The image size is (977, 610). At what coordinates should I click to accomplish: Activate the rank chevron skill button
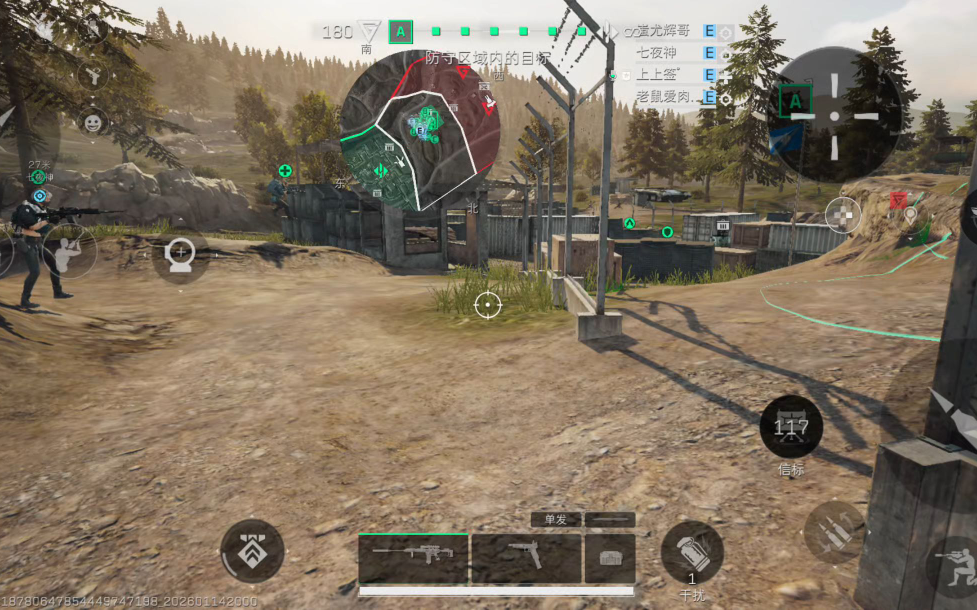pyautogui.click(x=252, y=550)
